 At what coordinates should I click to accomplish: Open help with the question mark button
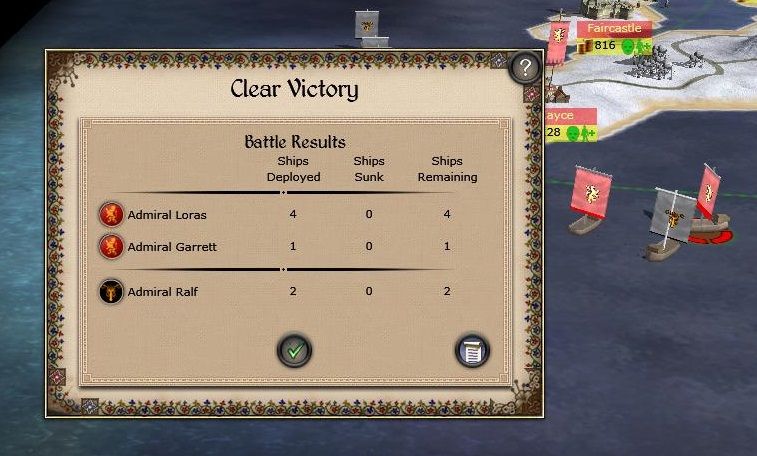[x=525, y=68]
